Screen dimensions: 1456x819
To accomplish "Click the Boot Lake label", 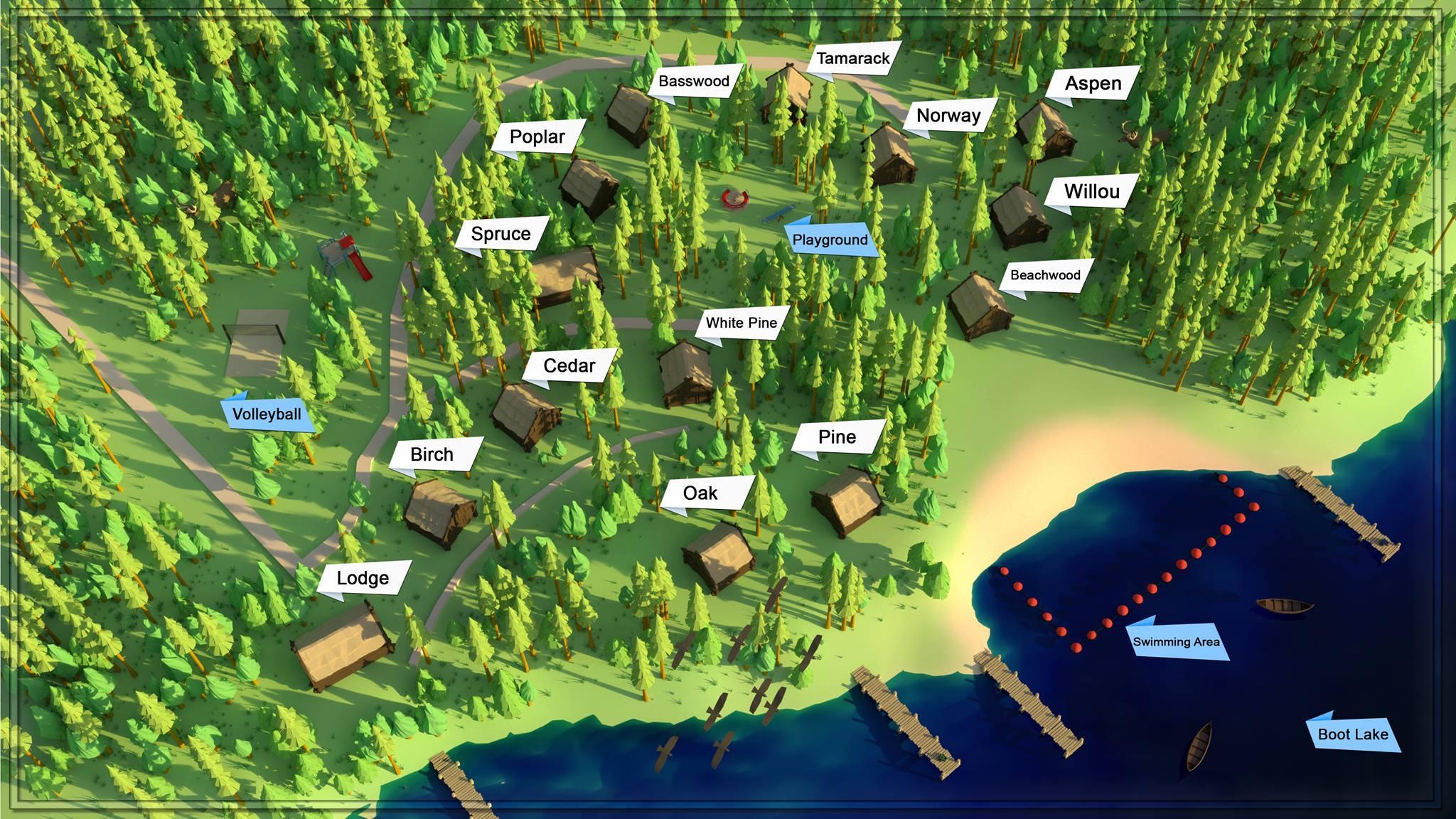I will click(x=1353, y=735).
